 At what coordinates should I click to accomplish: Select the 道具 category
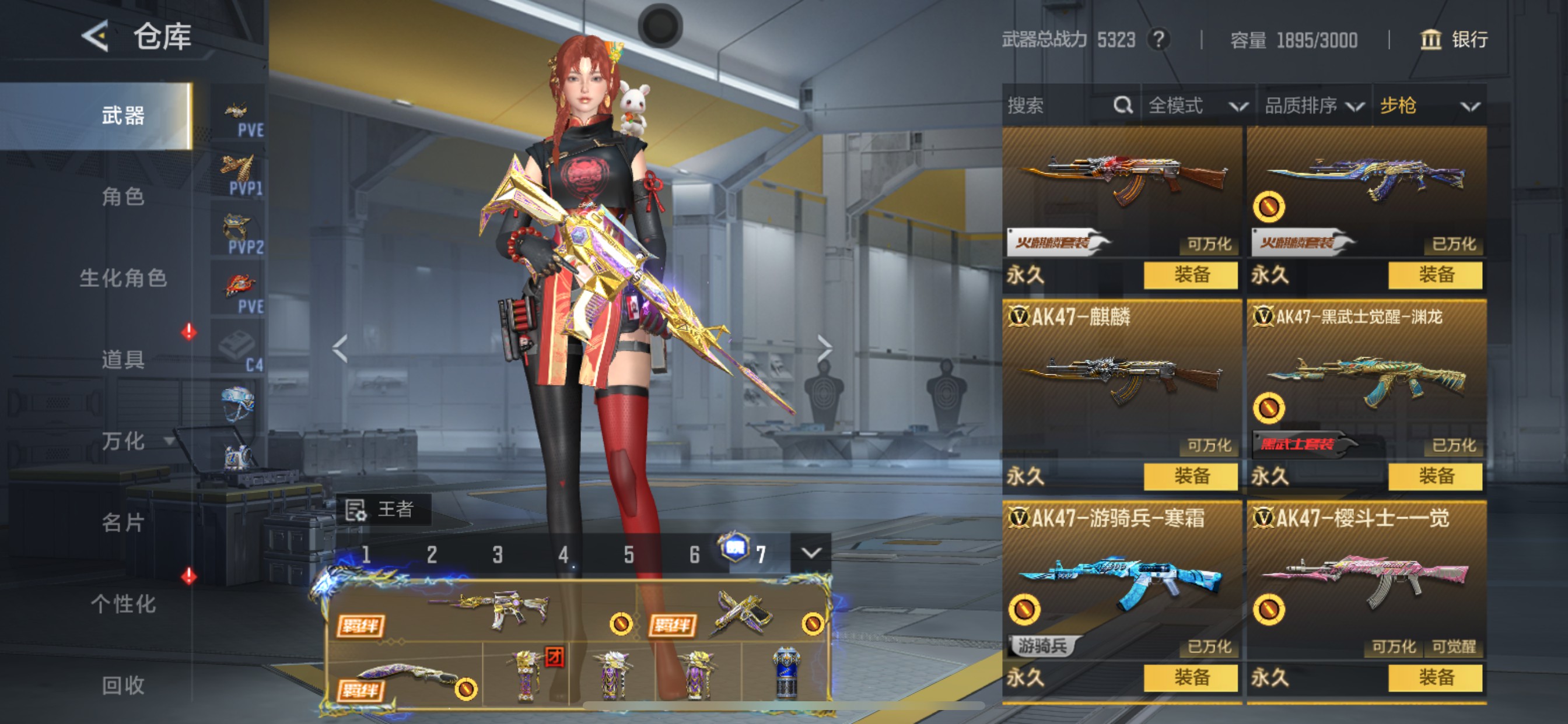coord(123,360)
